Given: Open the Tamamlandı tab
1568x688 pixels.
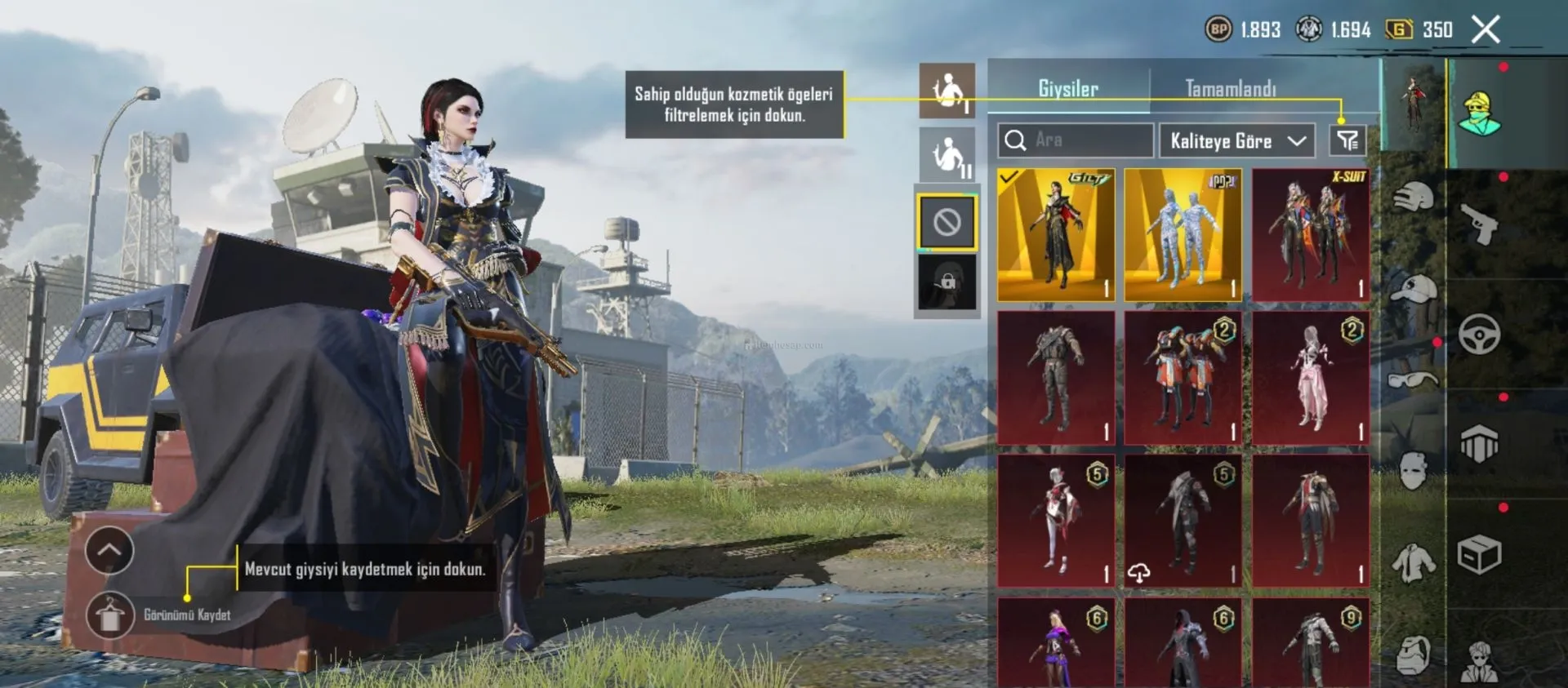Looking at the screenshot, I should click(1230, 88).
